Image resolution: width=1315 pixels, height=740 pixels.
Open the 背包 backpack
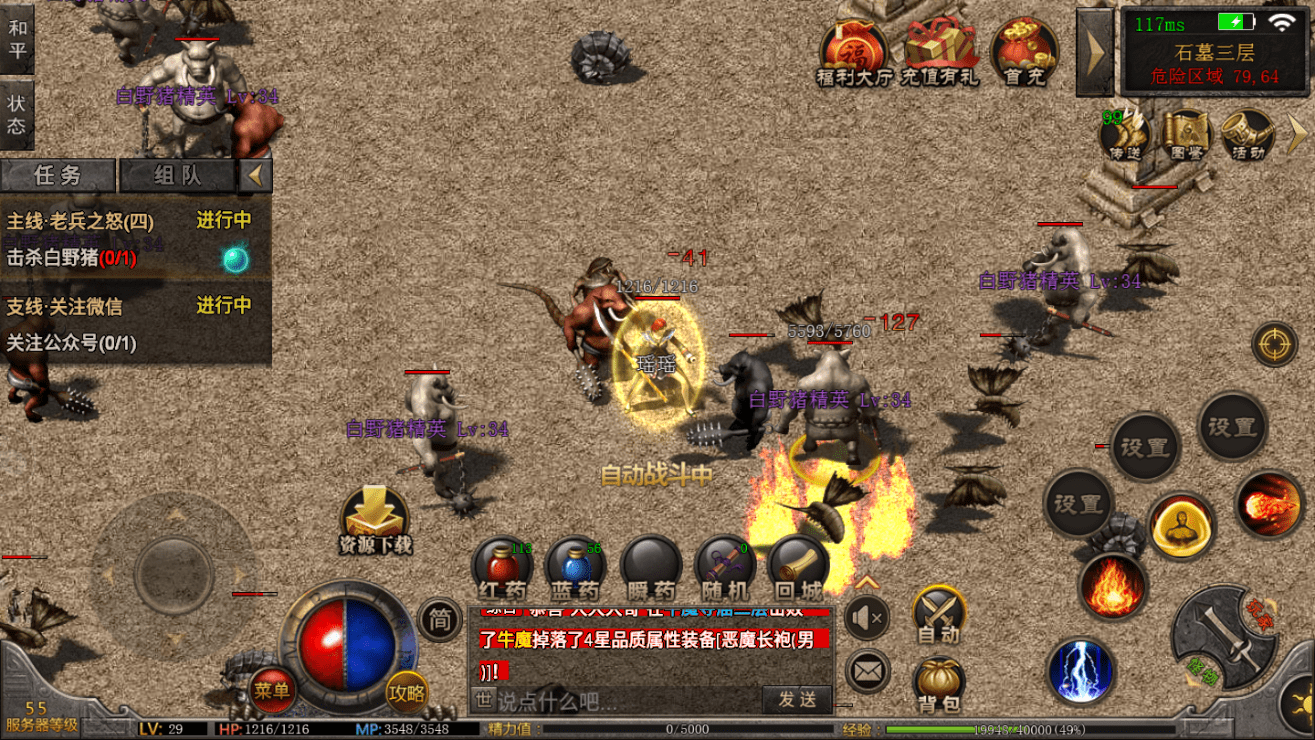[x=938, y=684]
